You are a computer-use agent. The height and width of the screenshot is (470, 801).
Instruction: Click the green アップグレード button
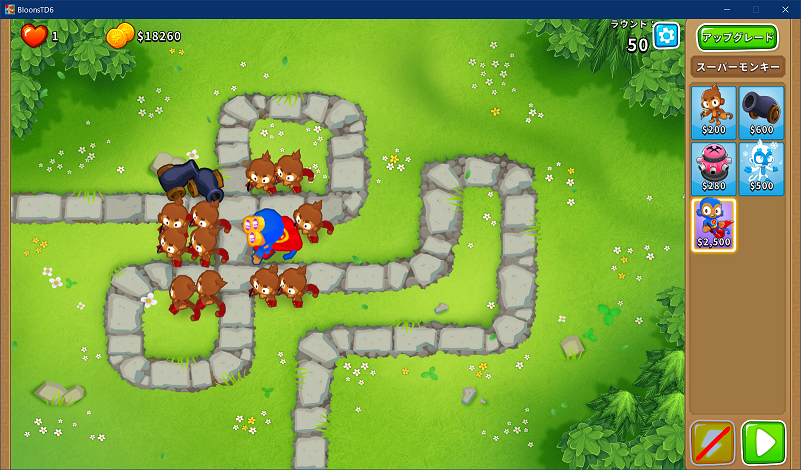(737, 37)
